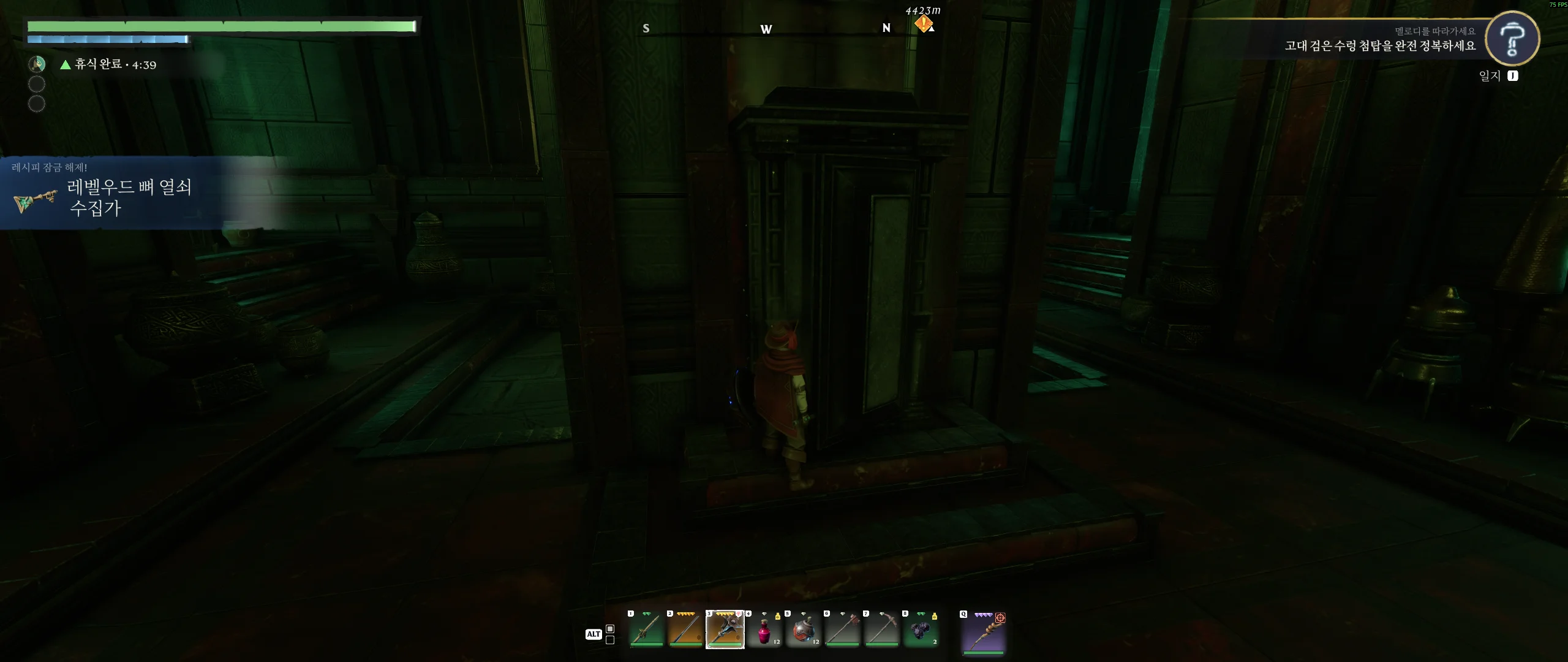The width and height of the screenshot is (1568, 662).
Task: Click the food buff icon beside the rested timer
Action: click(37, 64)
